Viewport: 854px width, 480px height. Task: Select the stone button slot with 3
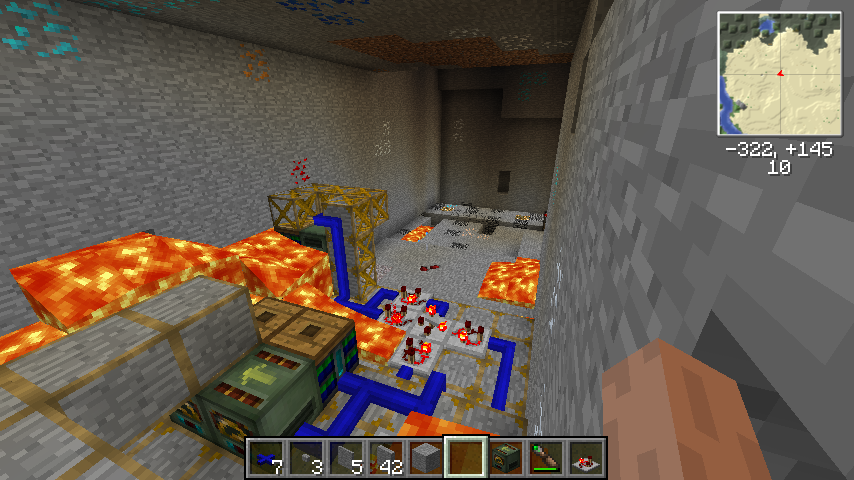[x=306, y=458]
